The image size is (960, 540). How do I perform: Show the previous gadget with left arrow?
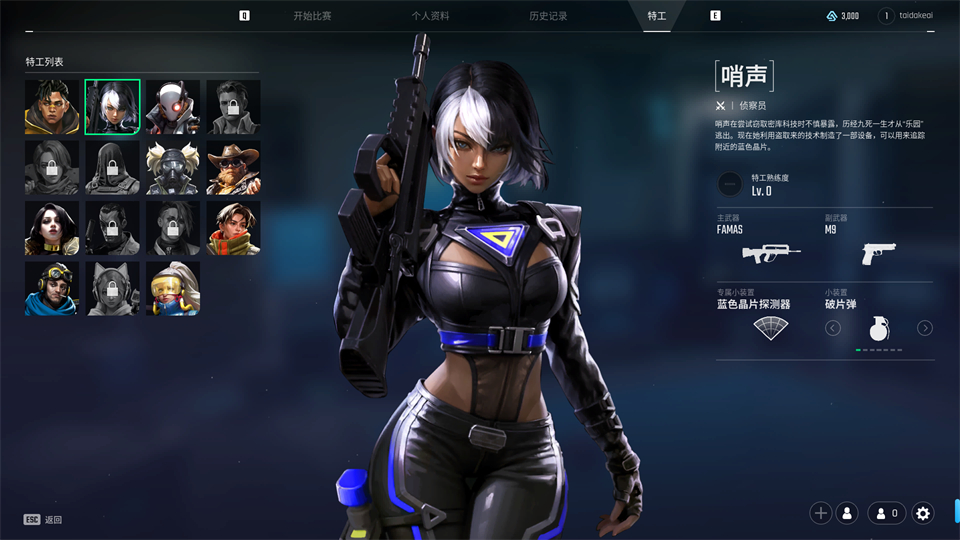coord(833,328)
